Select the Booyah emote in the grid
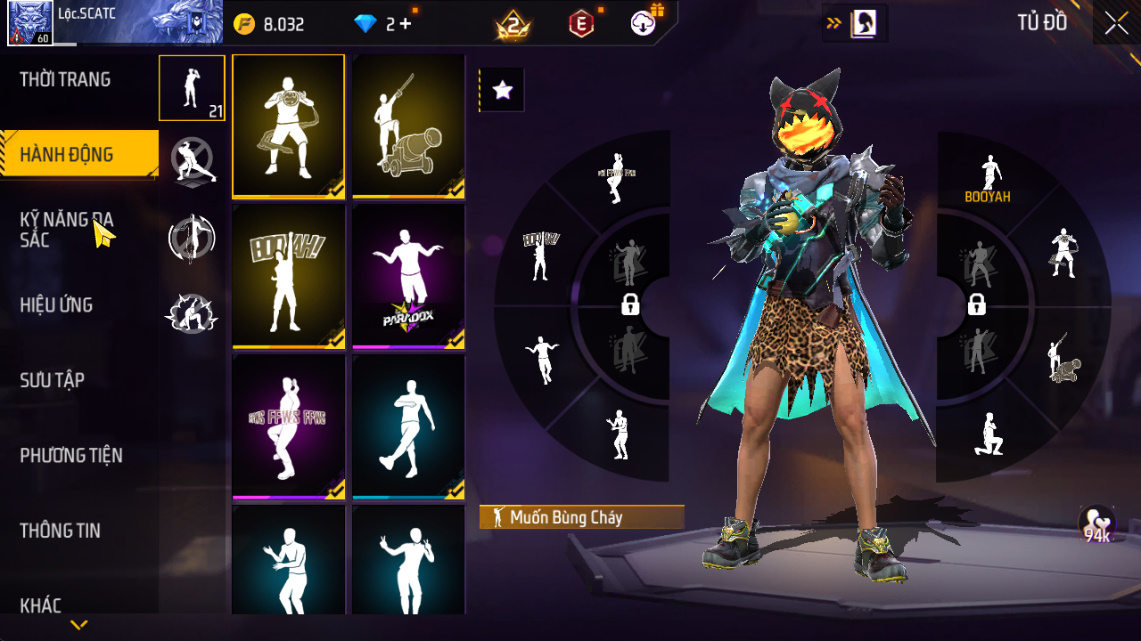 (289, 276)
